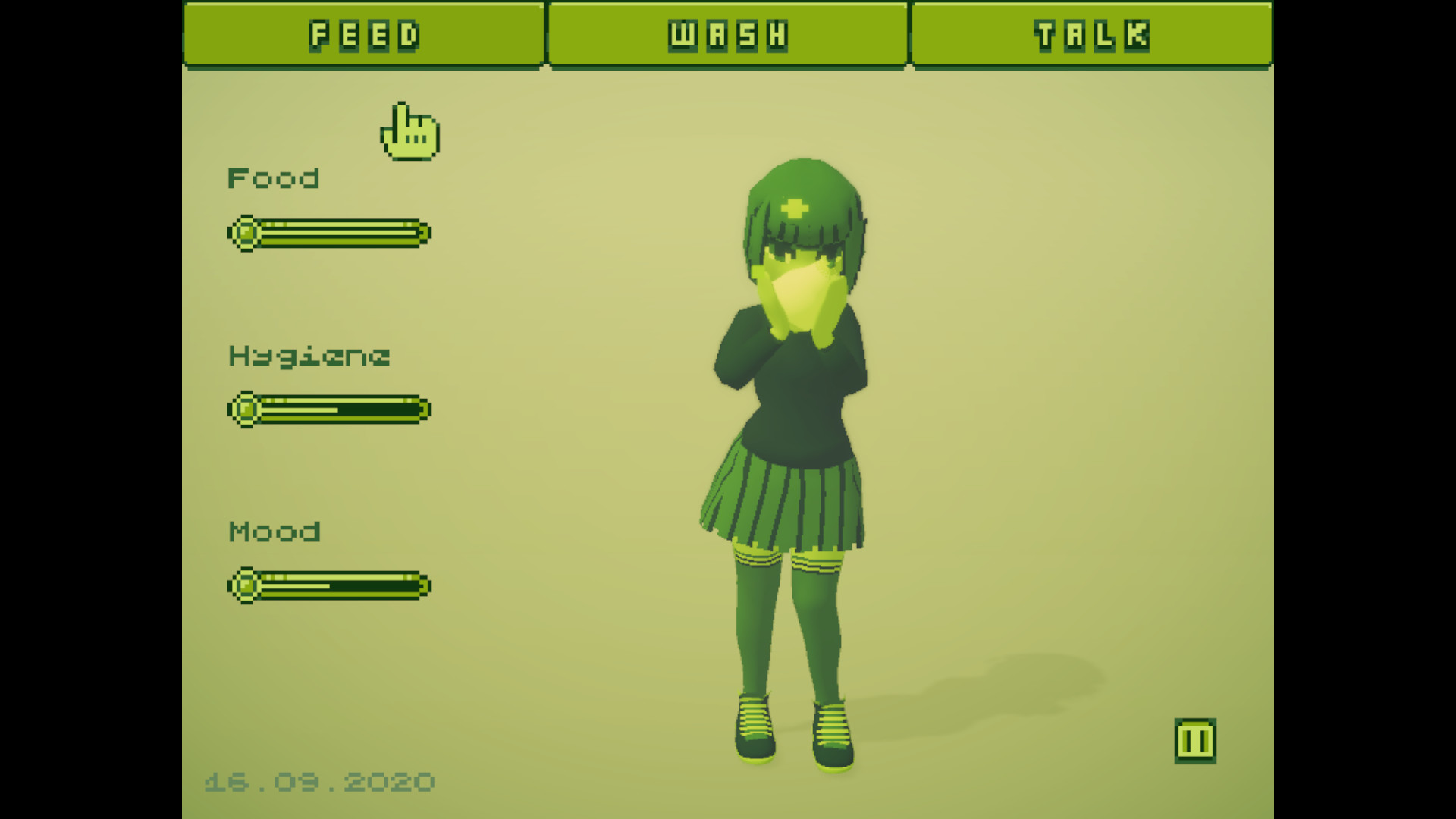Click the Hygiene label above its bar
Screen dimensions: 1456x819
point(309,355)
